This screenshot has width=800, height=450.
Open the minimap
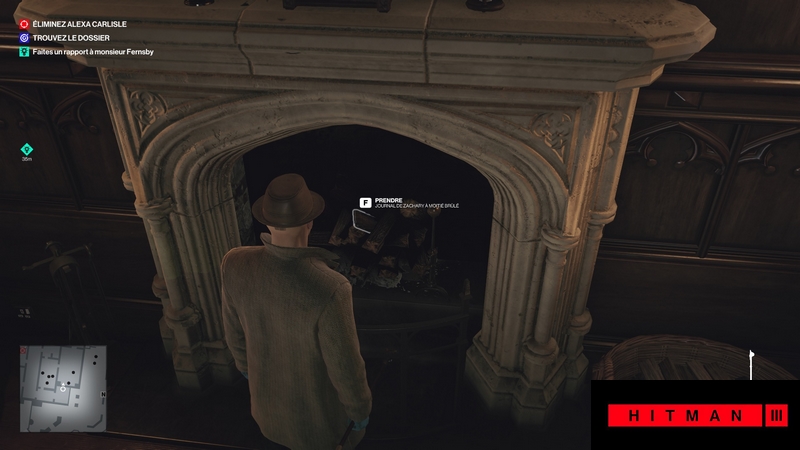coord(65,374)
